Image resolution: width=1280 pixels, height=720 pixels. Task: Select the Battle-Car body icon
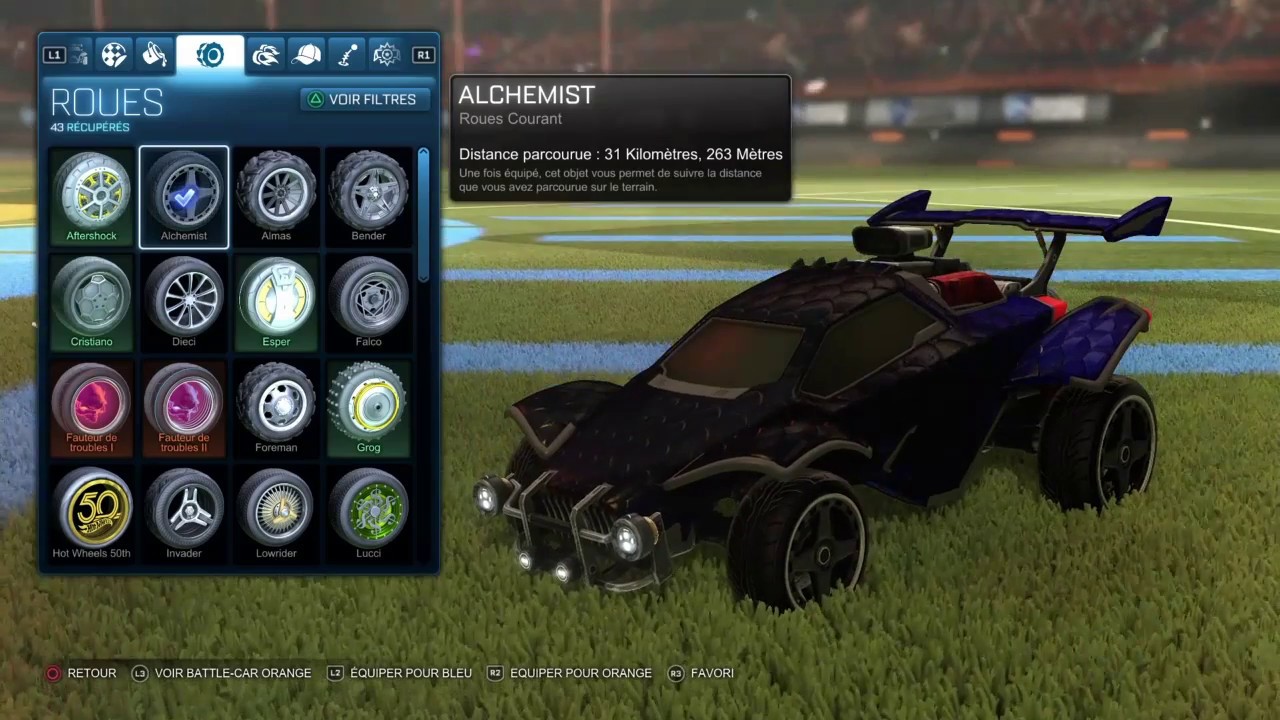click(79, 55)
